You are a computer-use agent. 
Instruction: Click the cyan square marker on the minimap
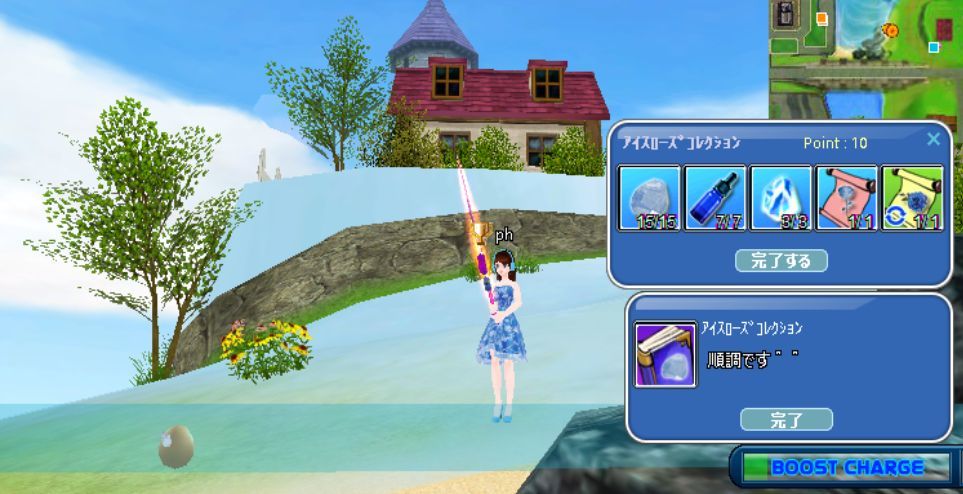pos(934,47)
